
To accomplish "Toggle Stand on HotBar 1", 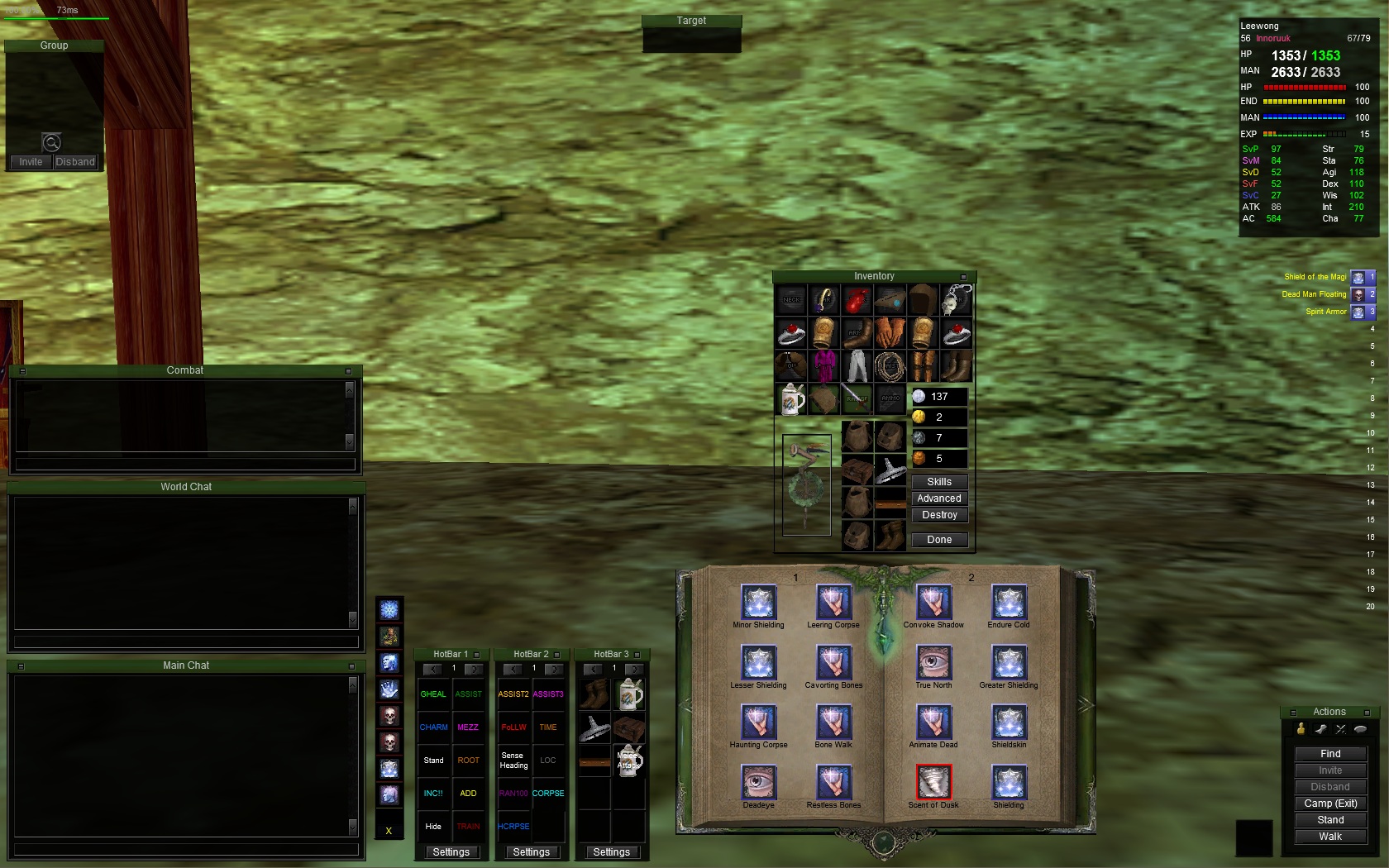I will (x=433, y=760).
